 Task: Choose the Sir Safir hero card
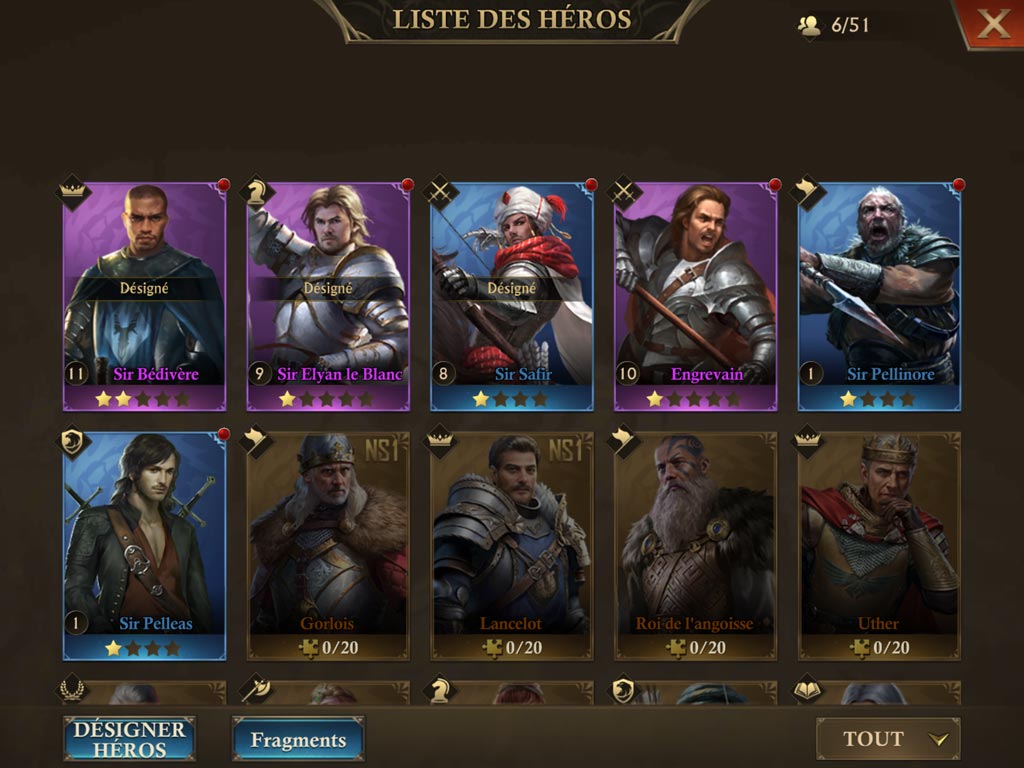(x=512, y=295)
